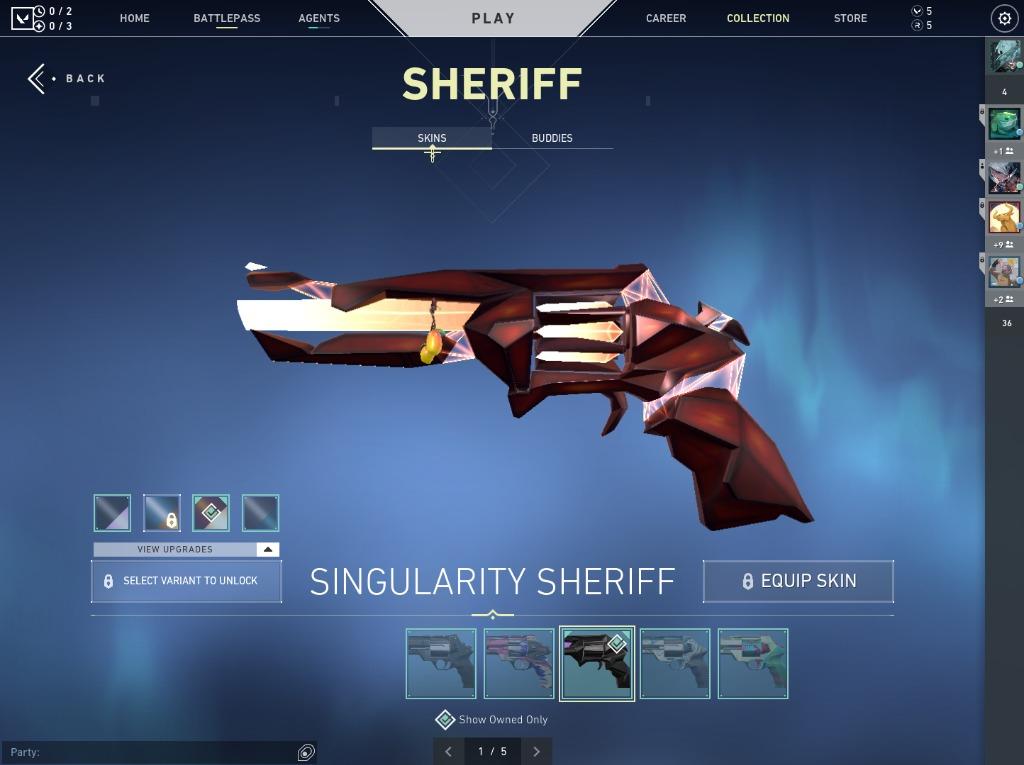This screenshot has height=765, width=1024.
Task: Go back using the Back button
Action: pyautogui.click(x=67, y=78)
